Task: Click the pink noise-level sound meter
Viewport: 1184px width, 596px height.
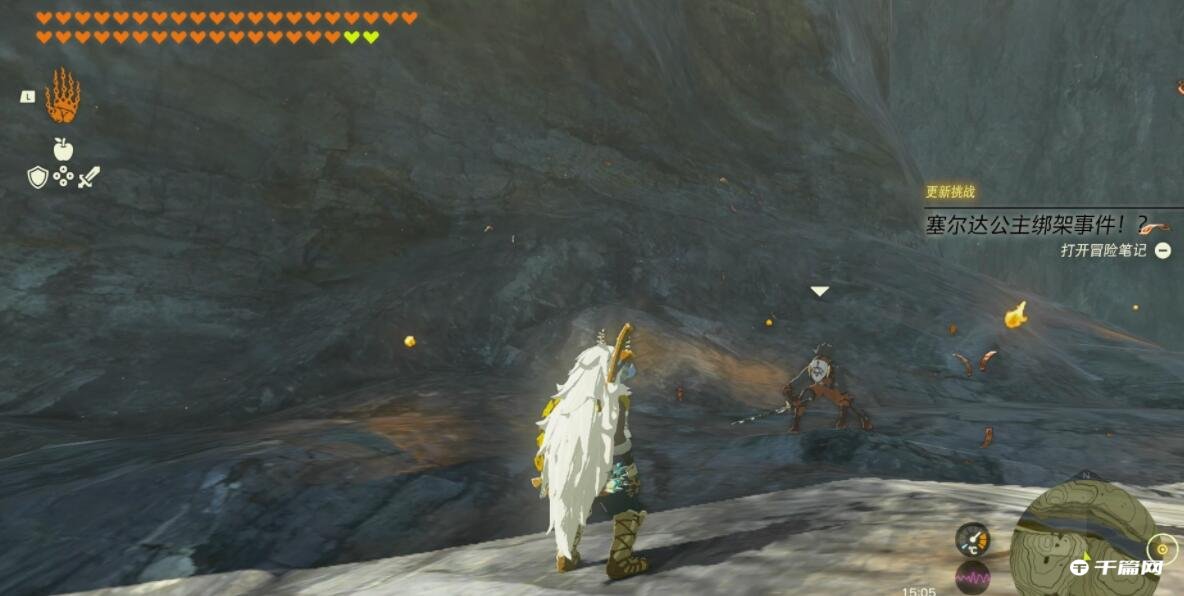Action: 972,577
